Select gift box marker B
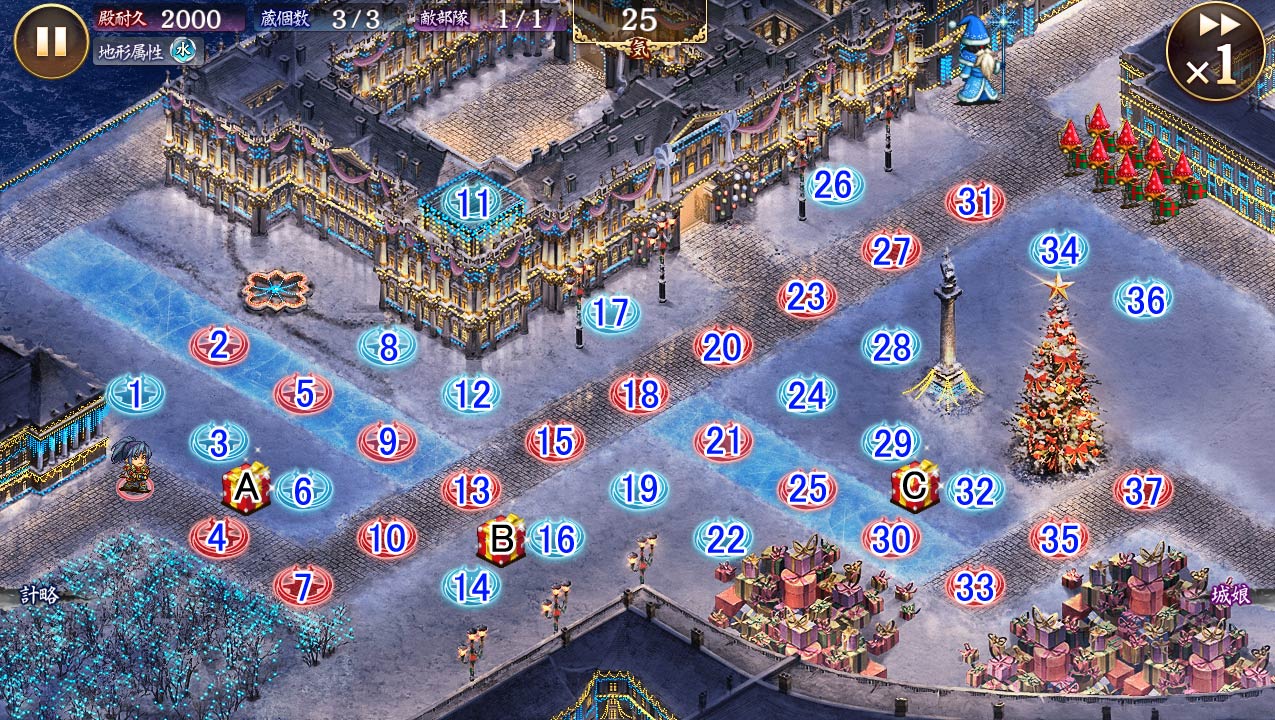 pos(501,539)
